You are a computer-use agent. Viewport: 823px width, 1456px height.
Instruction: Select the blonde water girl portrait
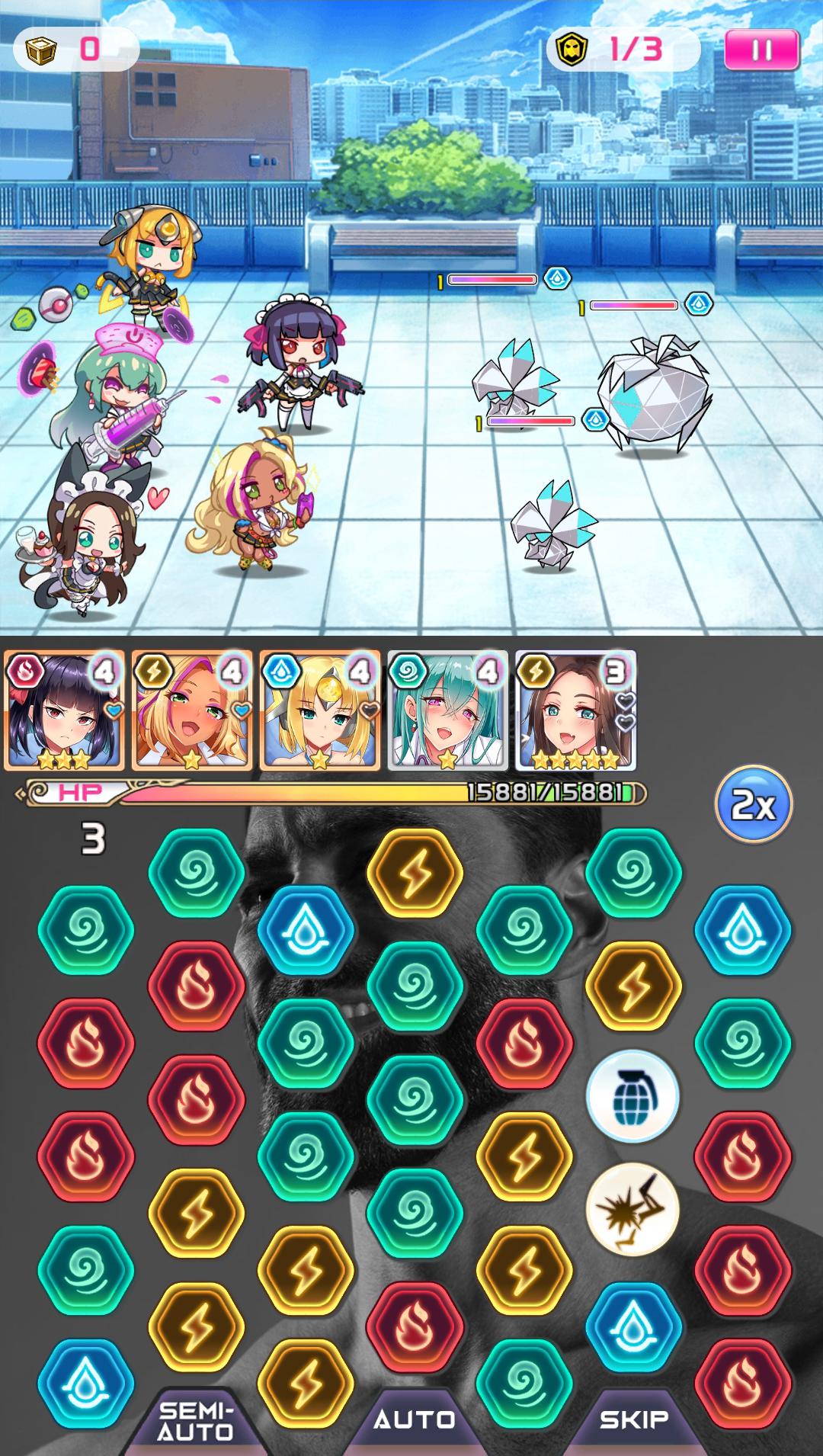(320, 710)
